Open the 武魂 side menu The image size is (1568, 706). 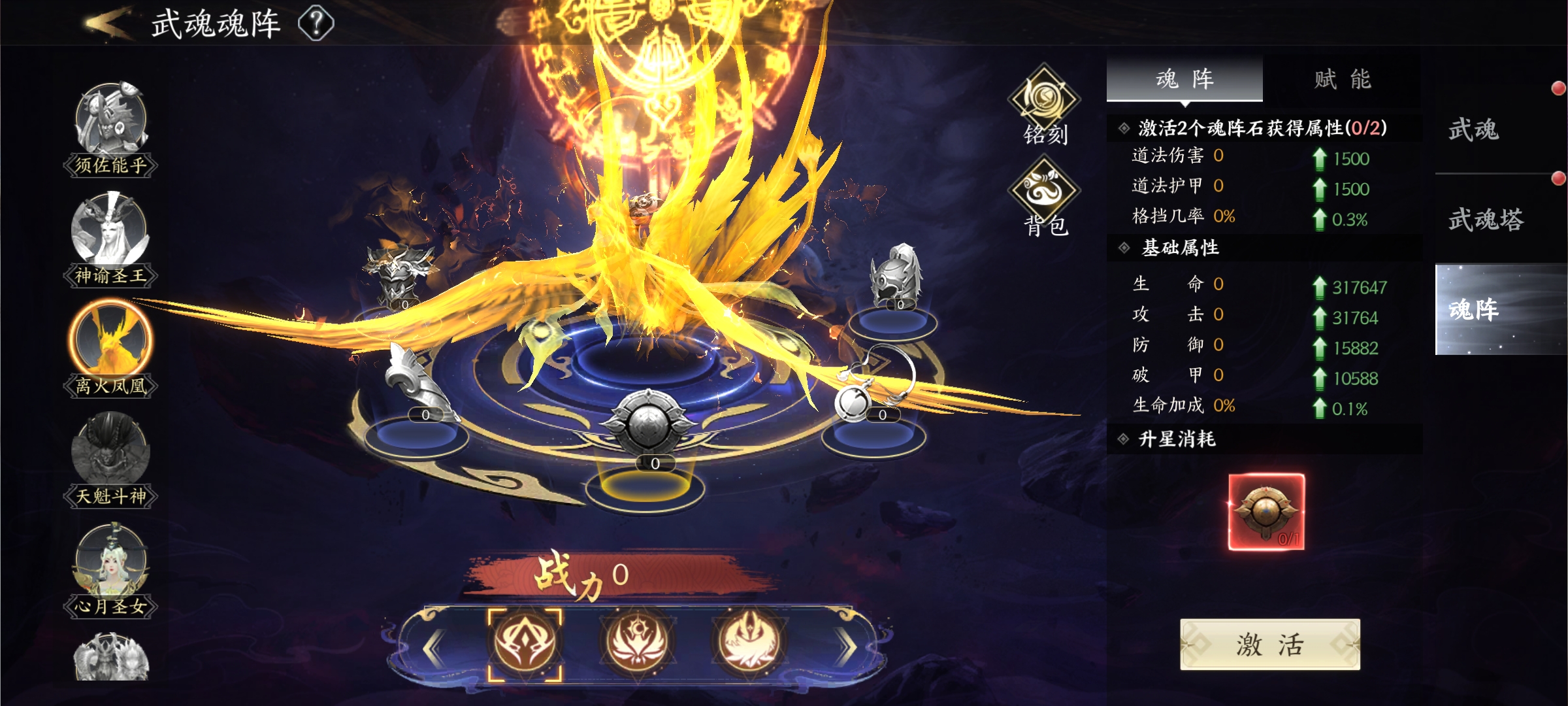(1474, 129)
